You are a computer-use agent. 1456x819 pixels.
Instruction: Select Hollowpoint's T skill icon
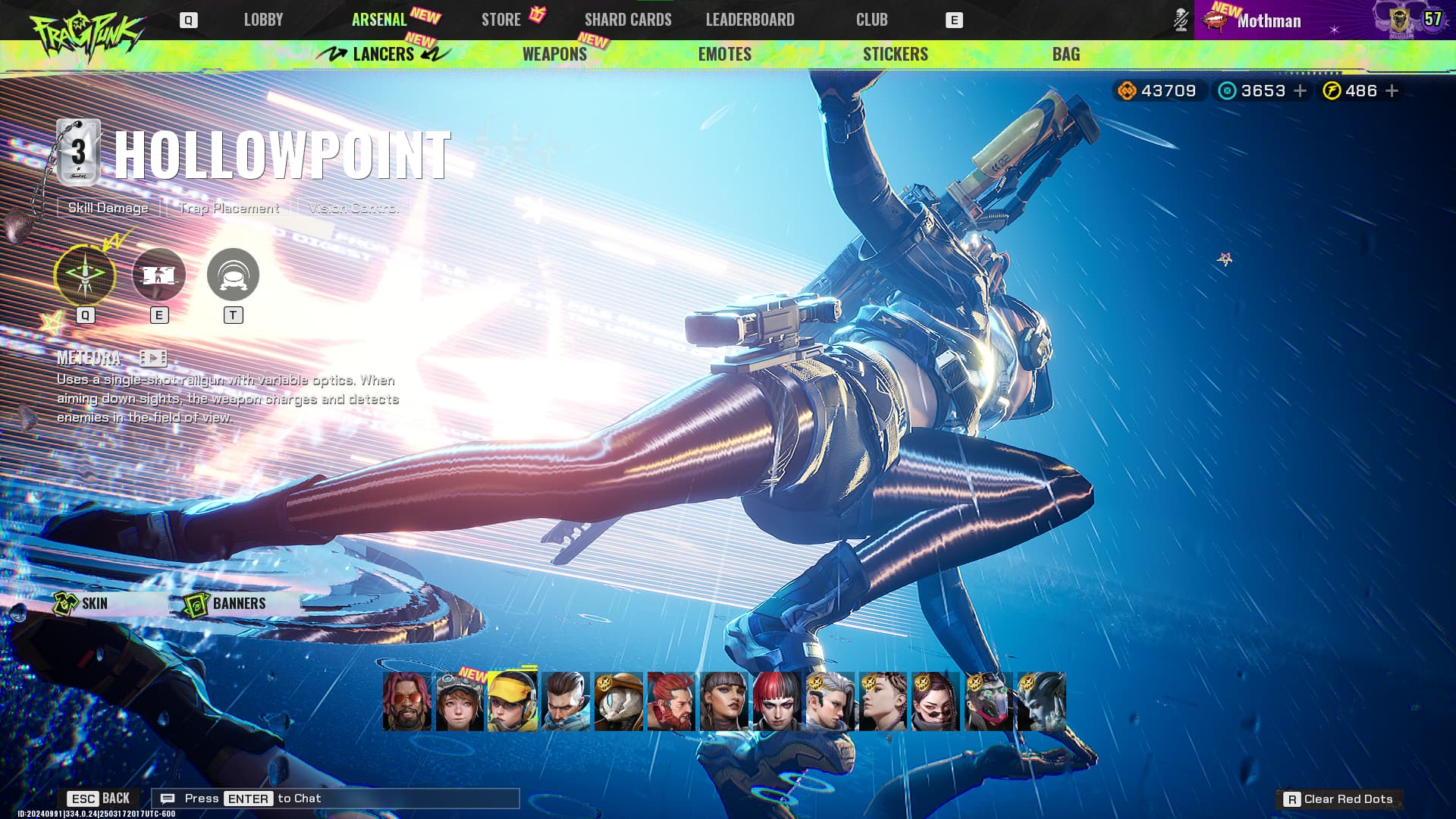(x=233, y=275)
